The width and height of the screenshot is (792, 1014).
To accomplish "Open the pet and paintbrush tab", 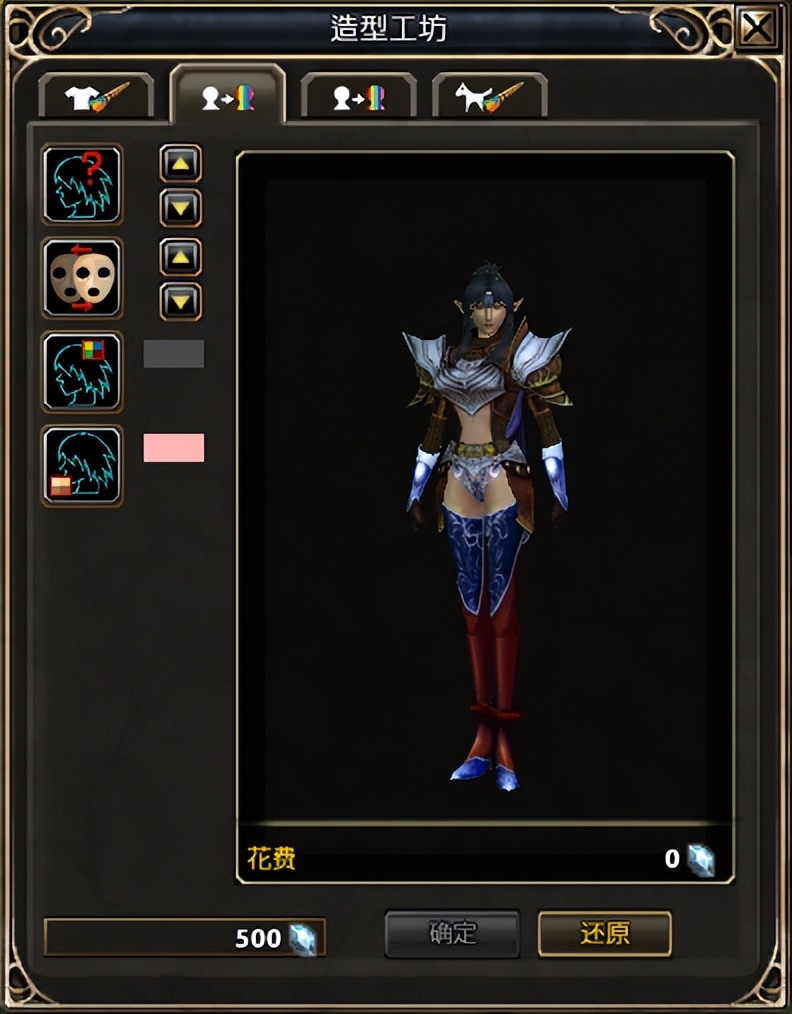I will coord(489,98).
